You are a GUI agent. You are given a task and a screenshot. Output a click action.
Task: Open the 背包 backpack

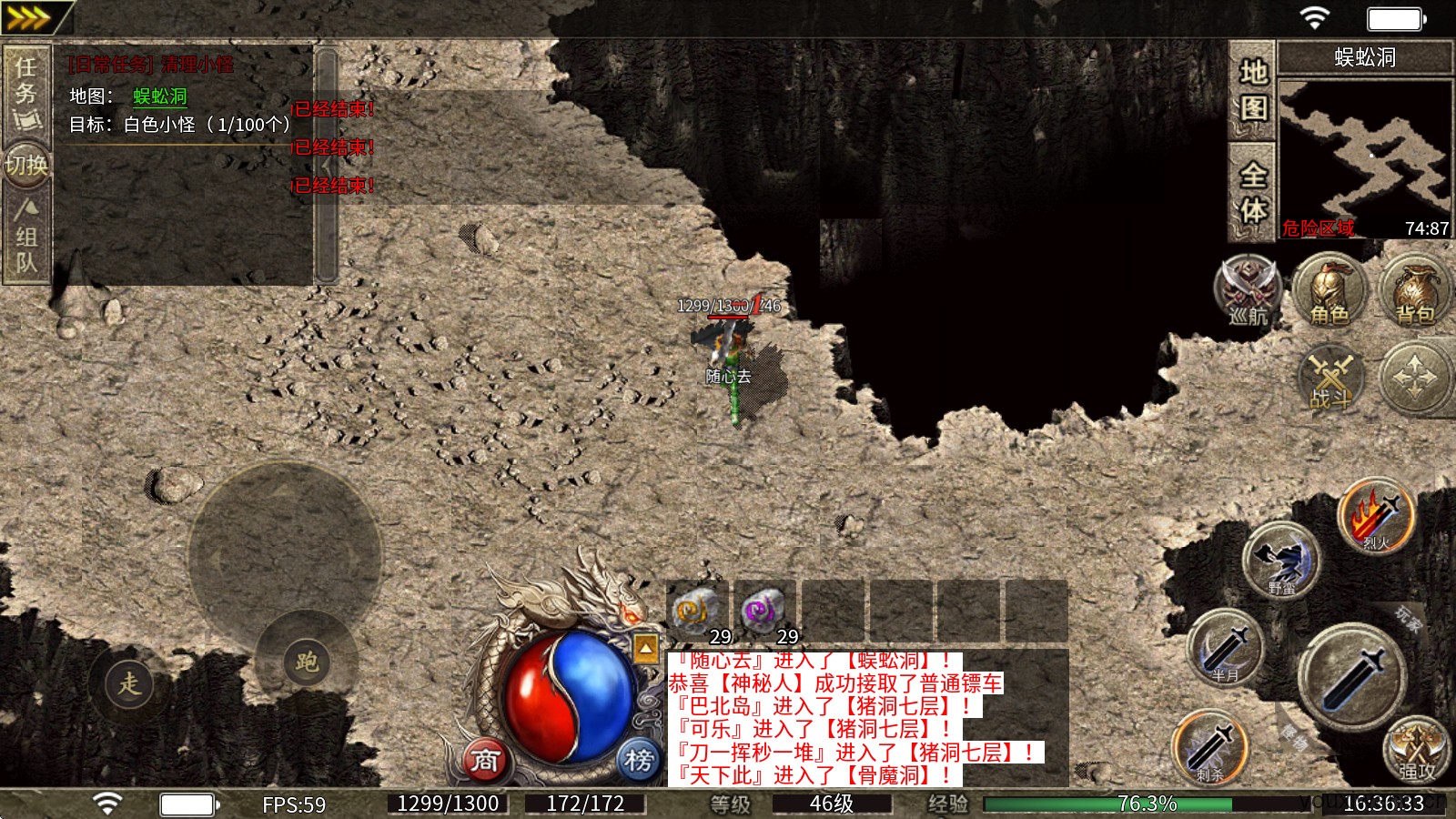1415,289
